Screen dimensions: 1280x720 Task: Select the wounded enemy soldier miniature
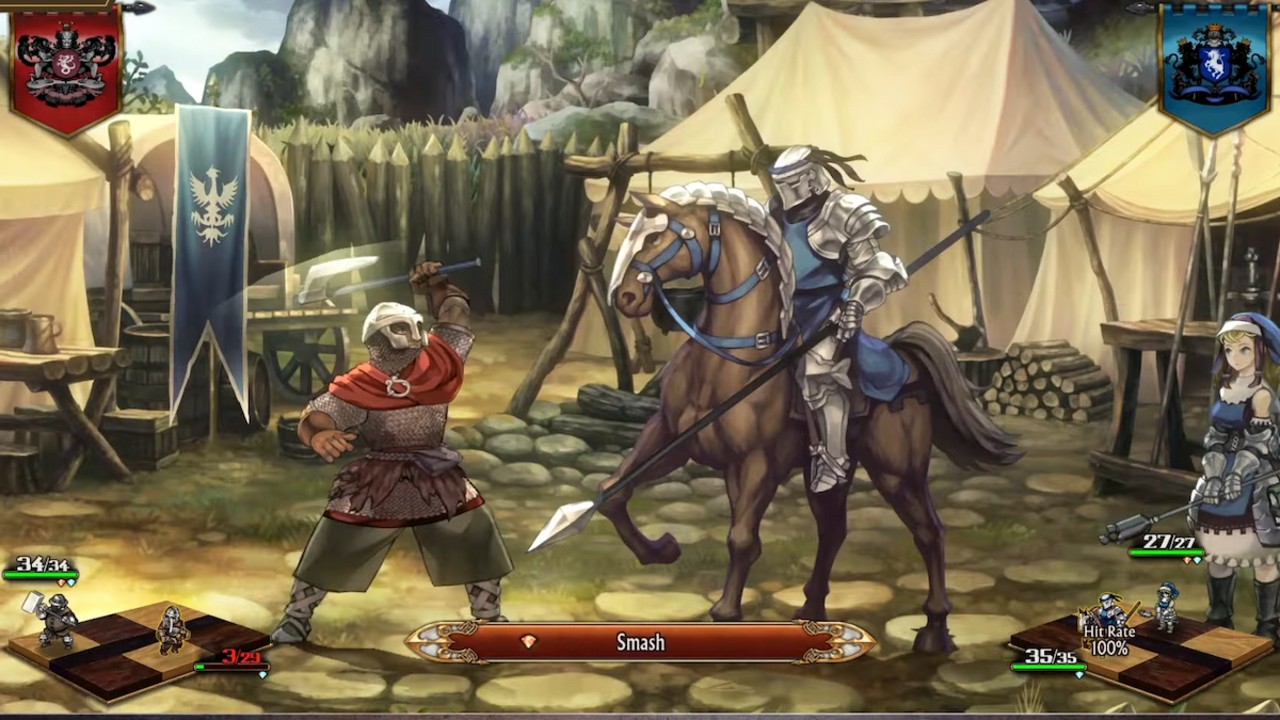pos(172,630)
